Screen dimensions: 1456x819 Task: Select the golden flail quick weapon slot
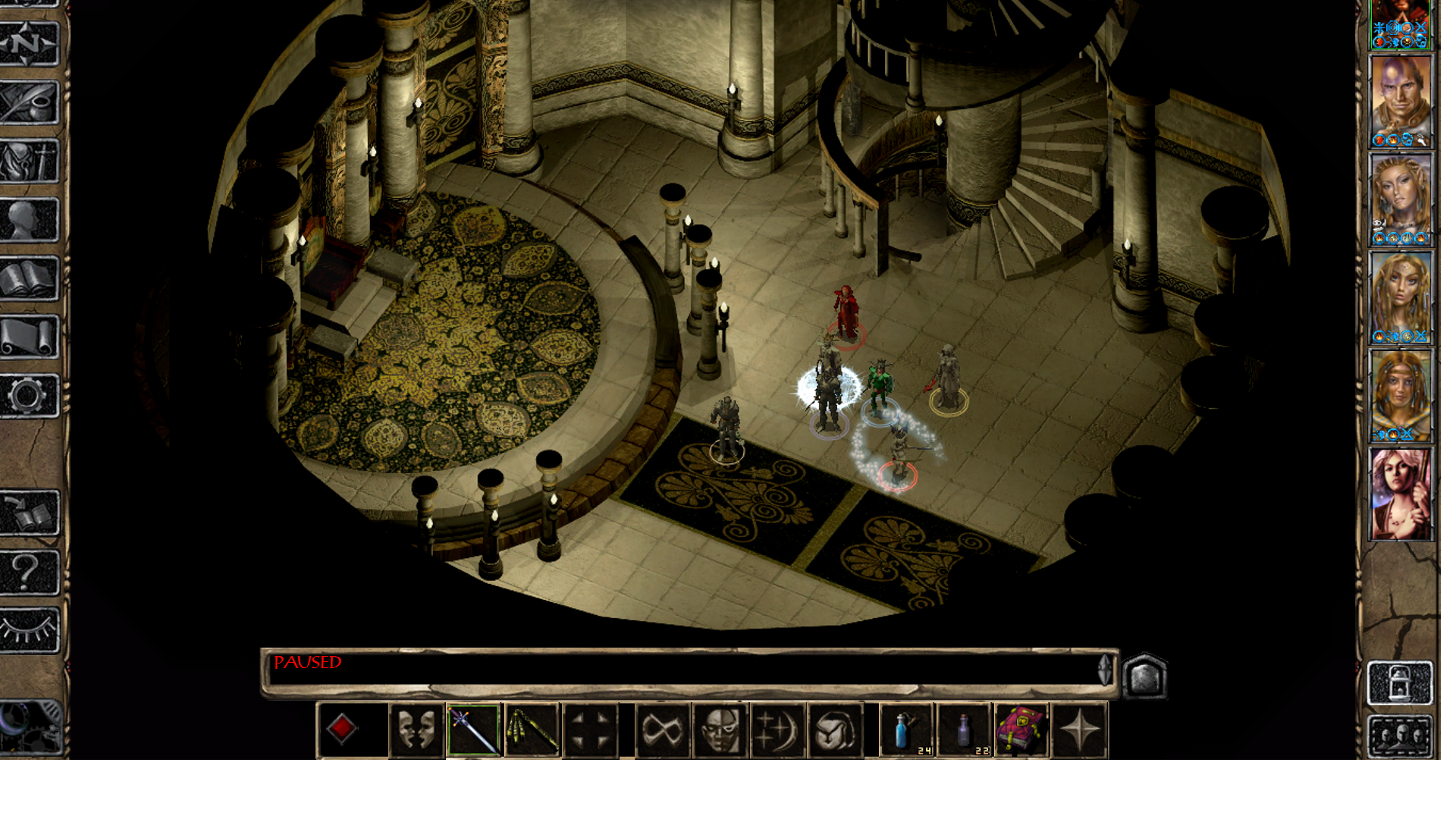532,730
